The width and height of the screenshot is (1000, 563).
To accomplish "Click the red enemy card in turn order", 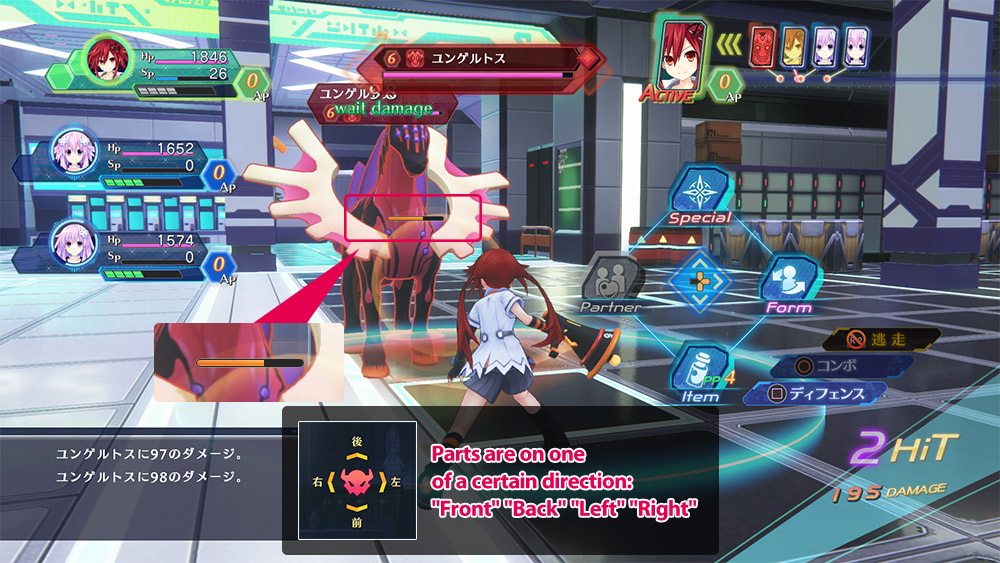I will (x=762, y=50).
